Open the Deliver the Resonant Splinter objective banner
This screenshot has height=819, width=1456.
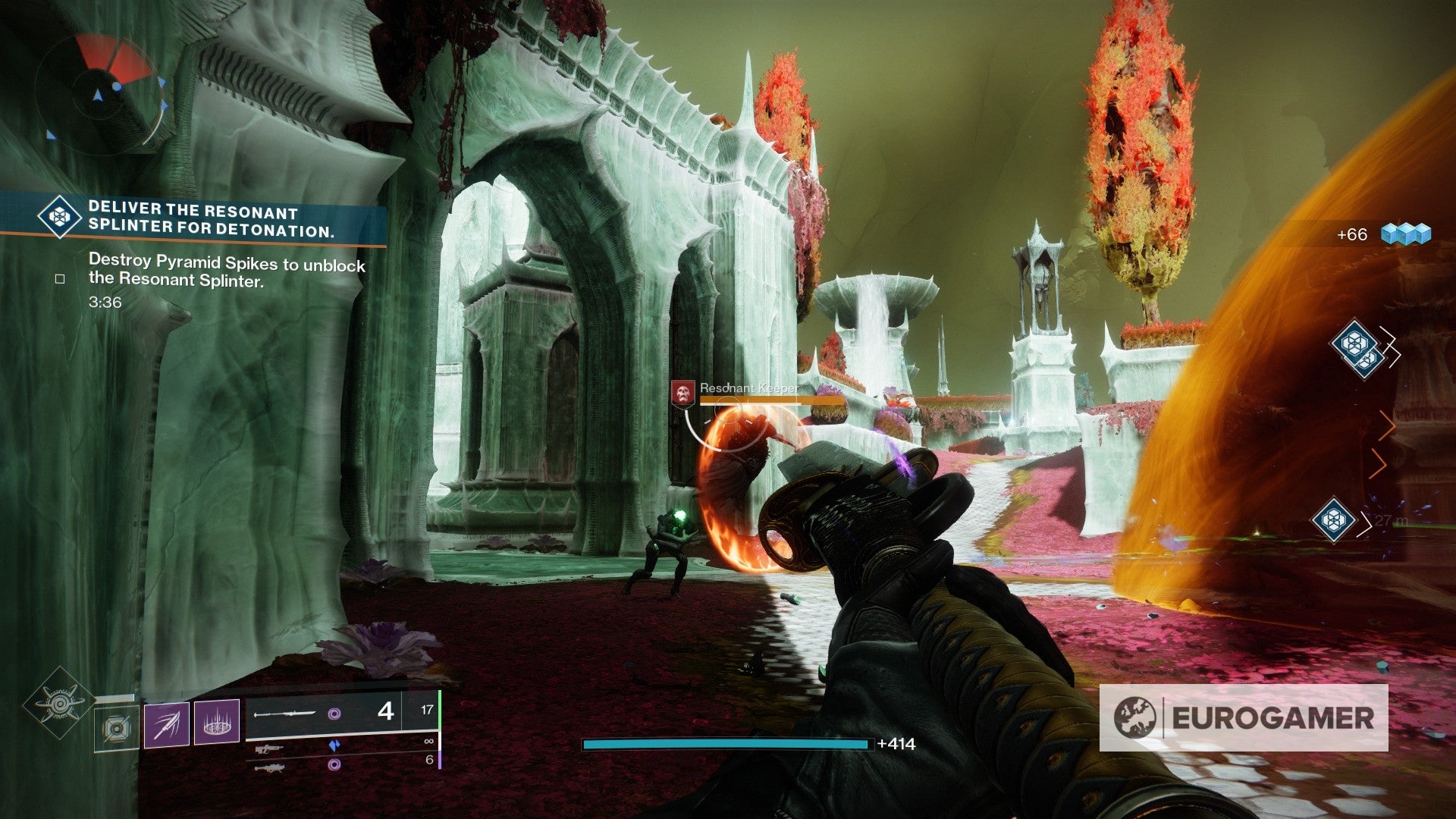click(193, 220)
